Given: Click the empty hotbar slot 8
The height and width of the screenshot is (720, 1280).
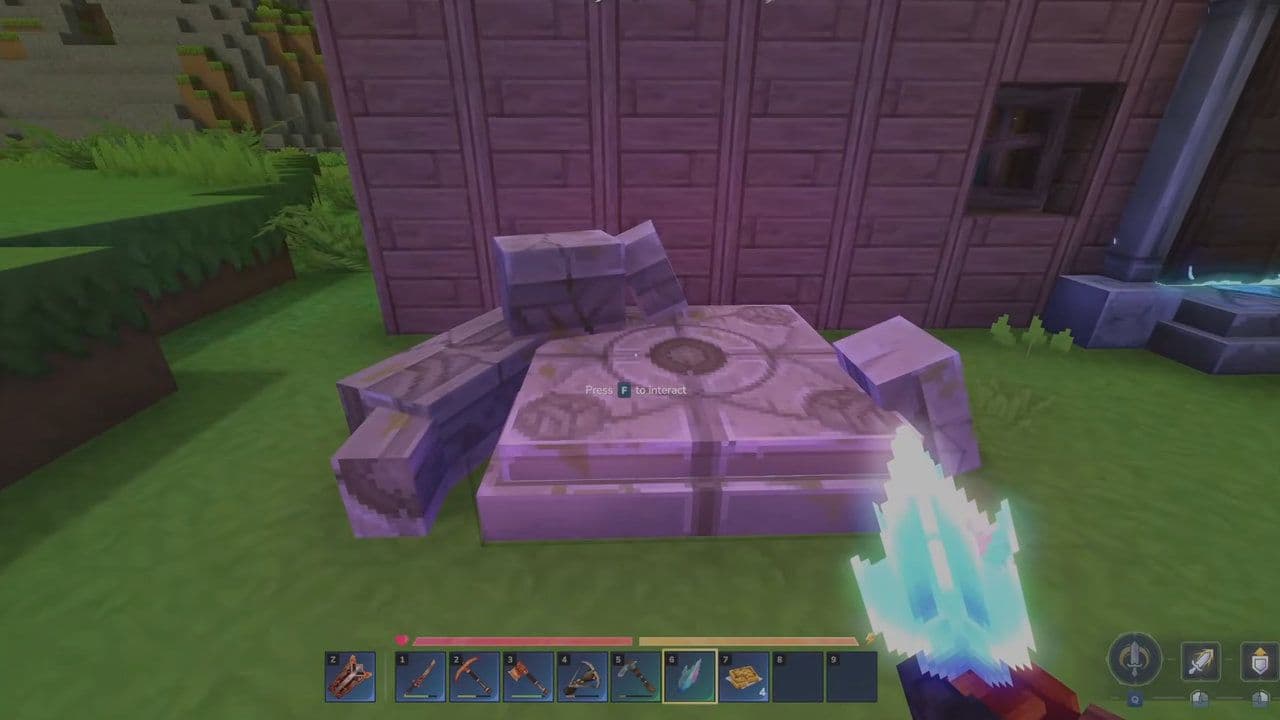Looking at the screenshot, I should 797,677.
